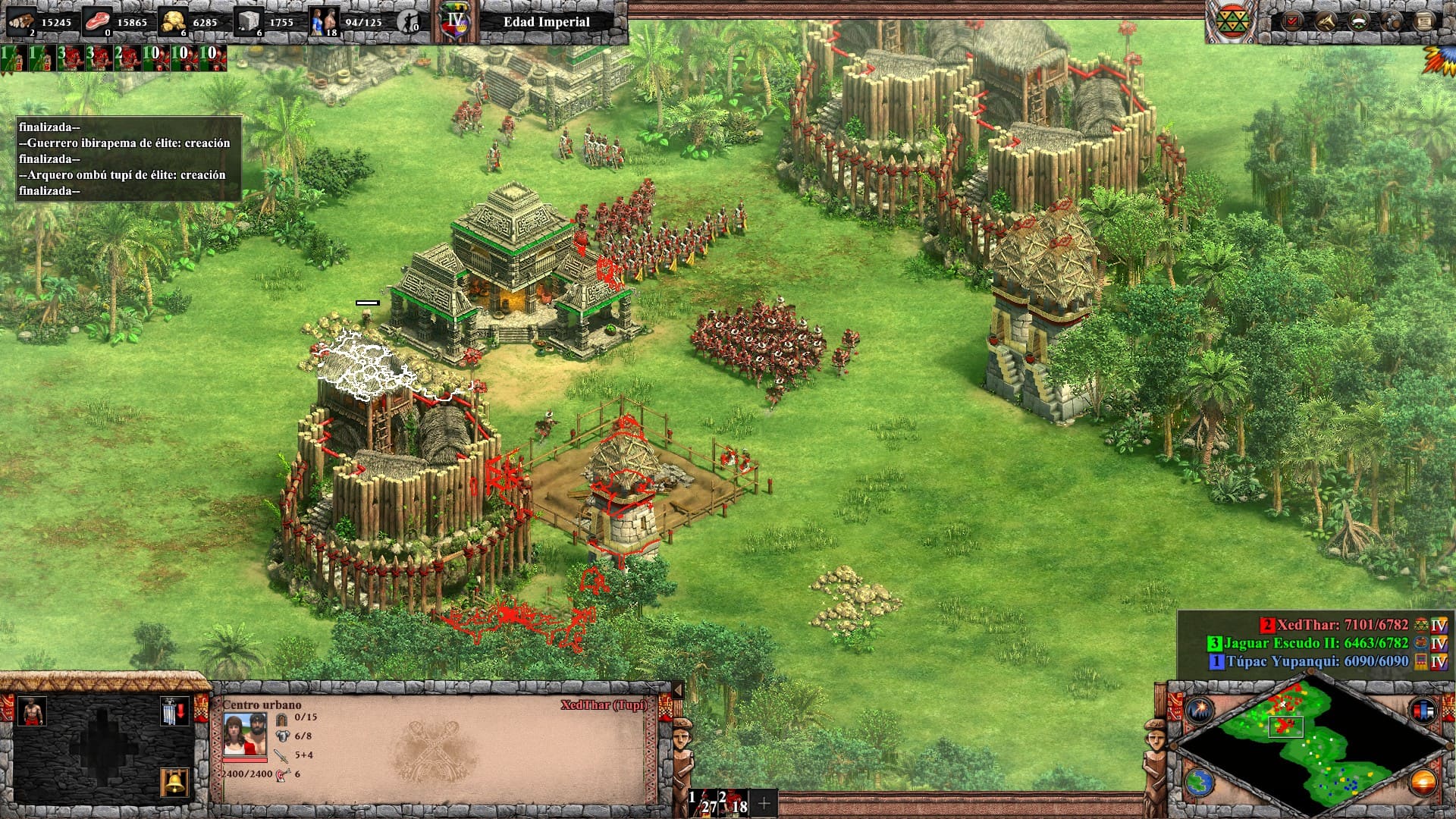Toggle the minimap color banners mode
This screenshot has width=1456, height=819.
coord(1423,711)
